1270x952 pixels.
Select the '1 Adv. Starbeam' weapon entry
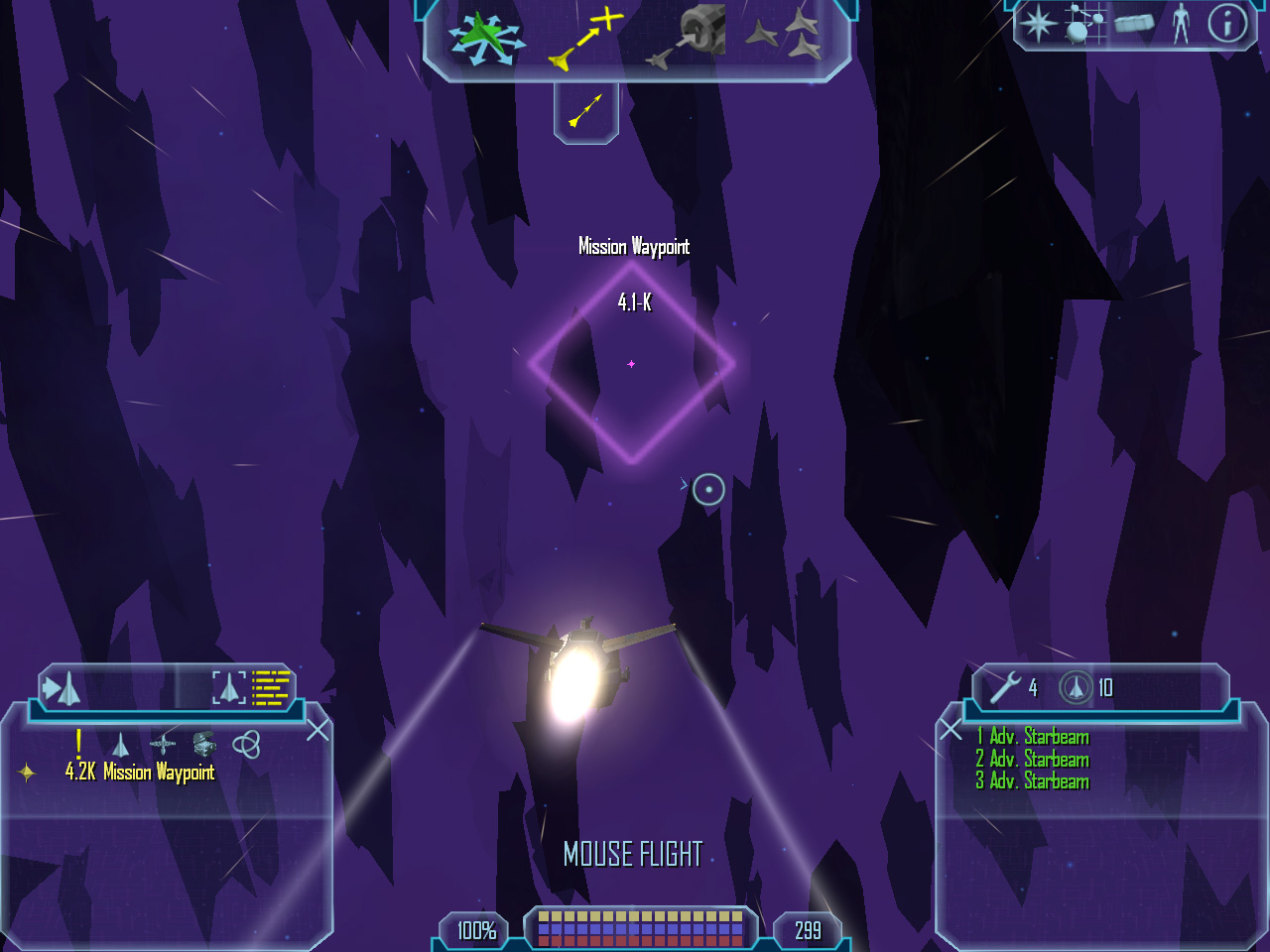click(x=1032, y=737)
